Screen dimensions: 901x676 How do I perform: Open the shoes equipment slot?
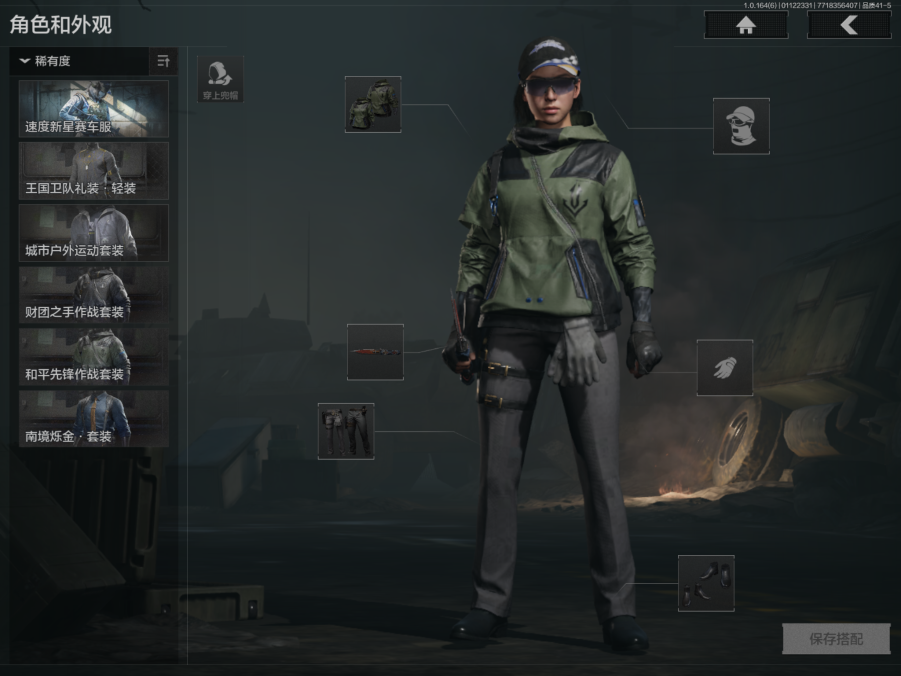pyautogui.click(x=706, y=583)
